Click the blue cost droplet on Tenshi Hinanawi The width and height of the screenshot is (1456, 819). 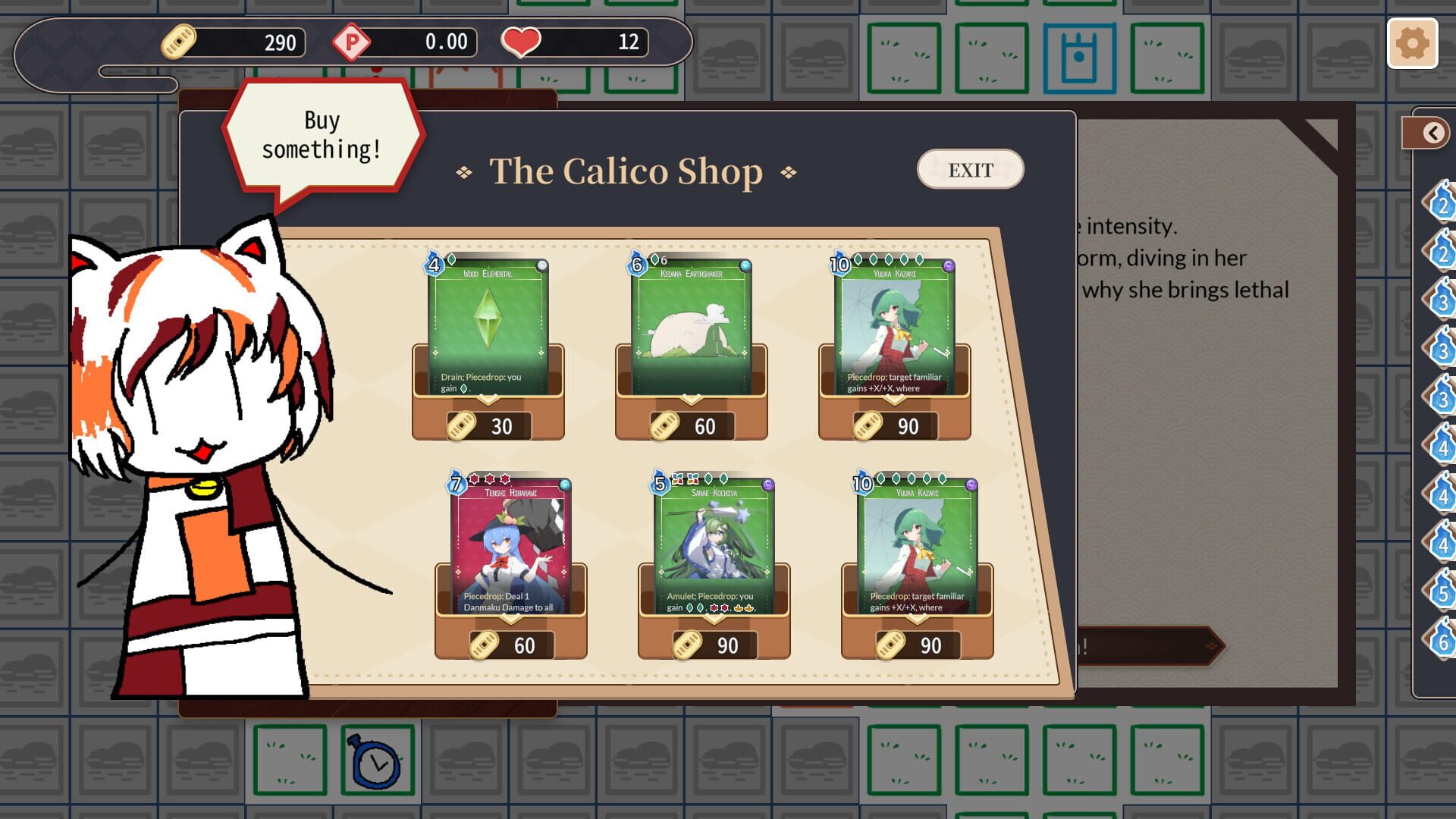(x=456, y=483)
